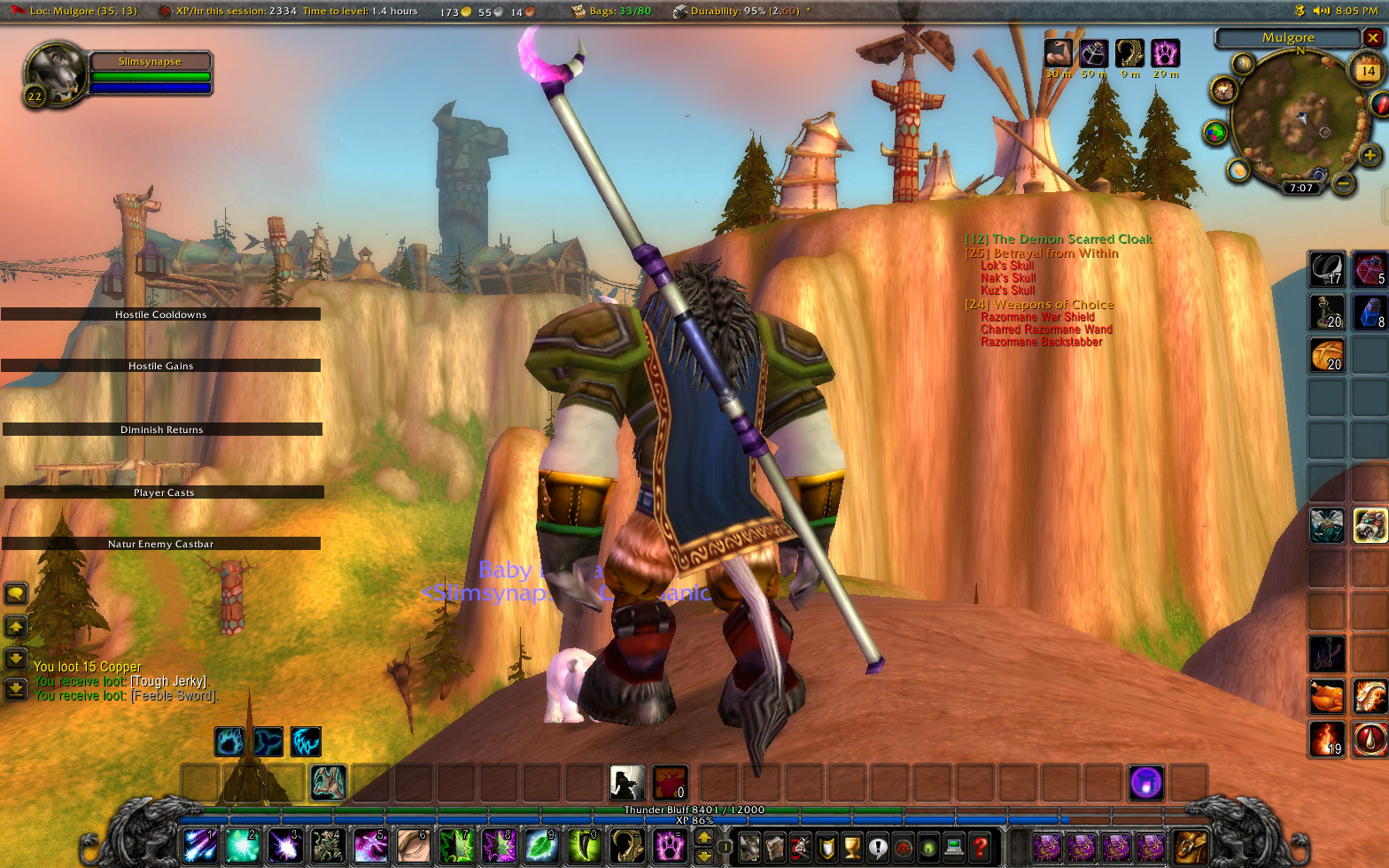Use the bread item with 20 stacks
The width and height of the screenshot is (1389, 868).
pos(1327,355)
